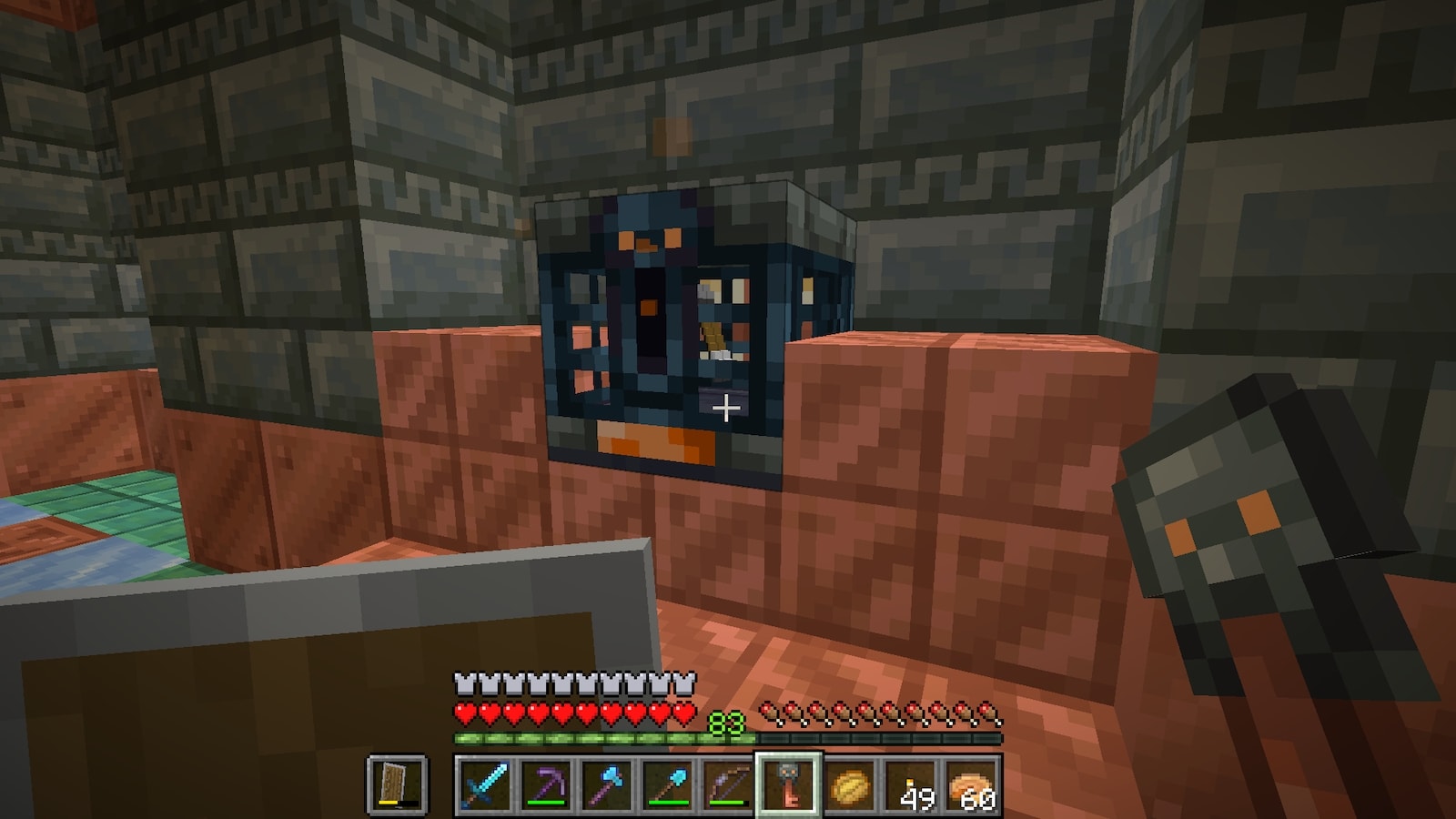Image resolution: width=1456 pixels, height=819 pixels.
Task: Select the diamond shovel hotbar slot
Action: [x=668, y=784]
